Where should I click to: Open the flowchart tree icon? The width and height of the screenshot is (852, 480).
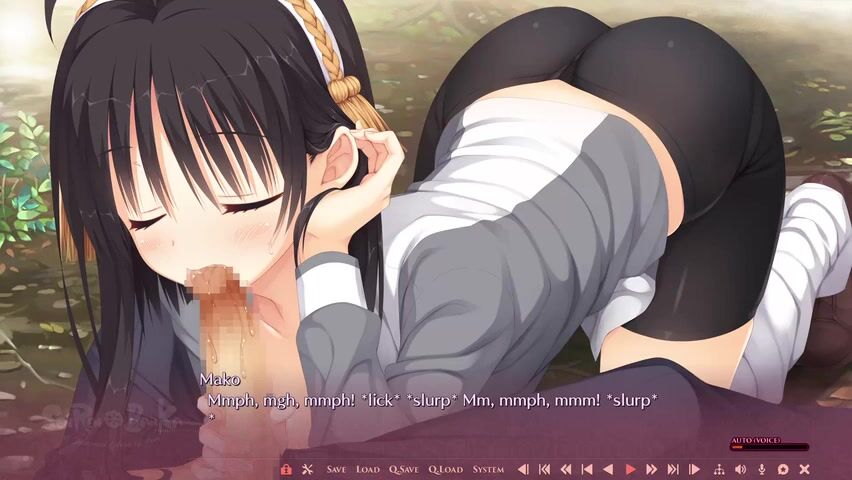(719, 469)
